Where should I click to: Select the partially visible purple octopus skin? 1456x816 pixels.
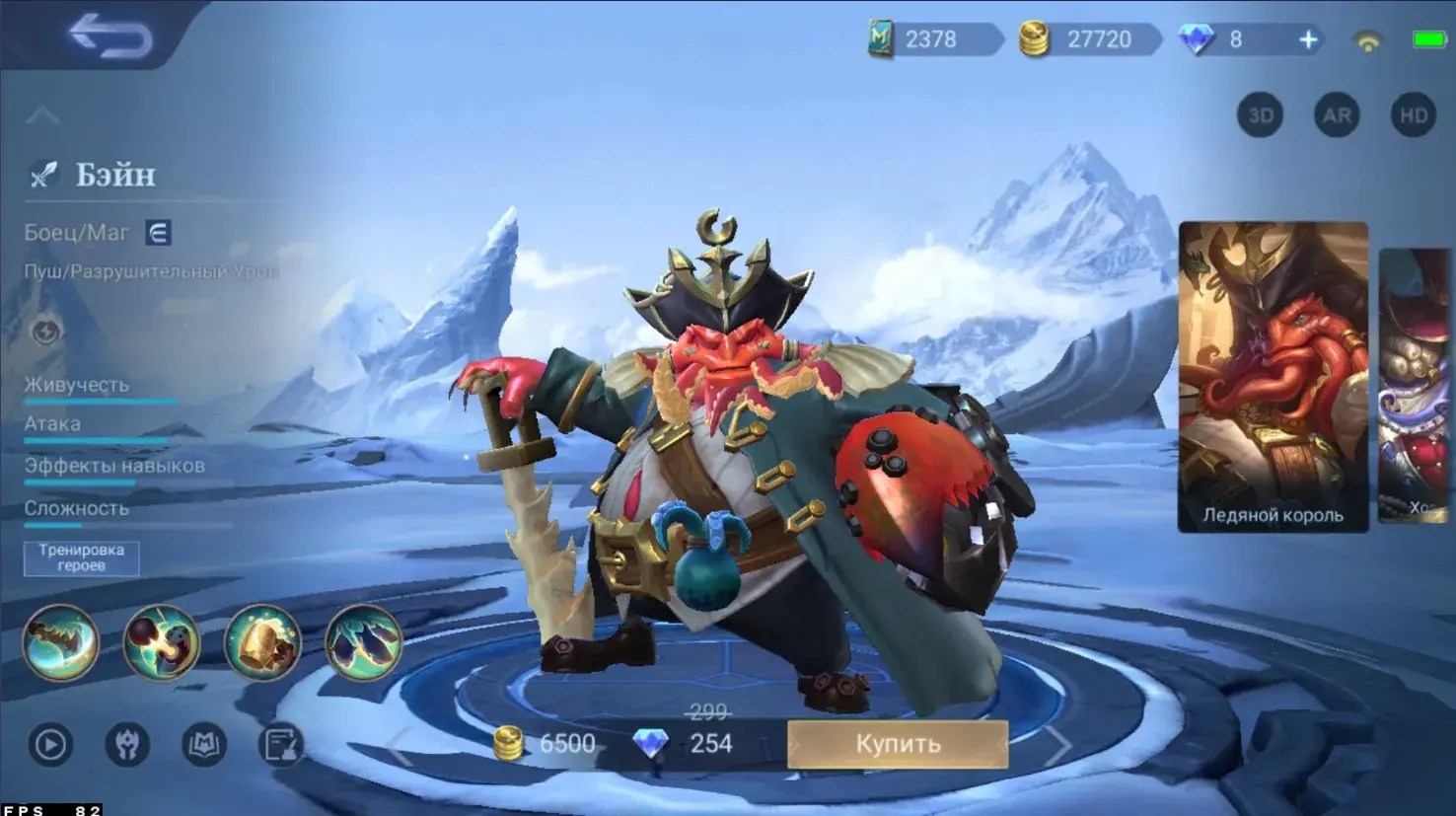click(1417, 385)
